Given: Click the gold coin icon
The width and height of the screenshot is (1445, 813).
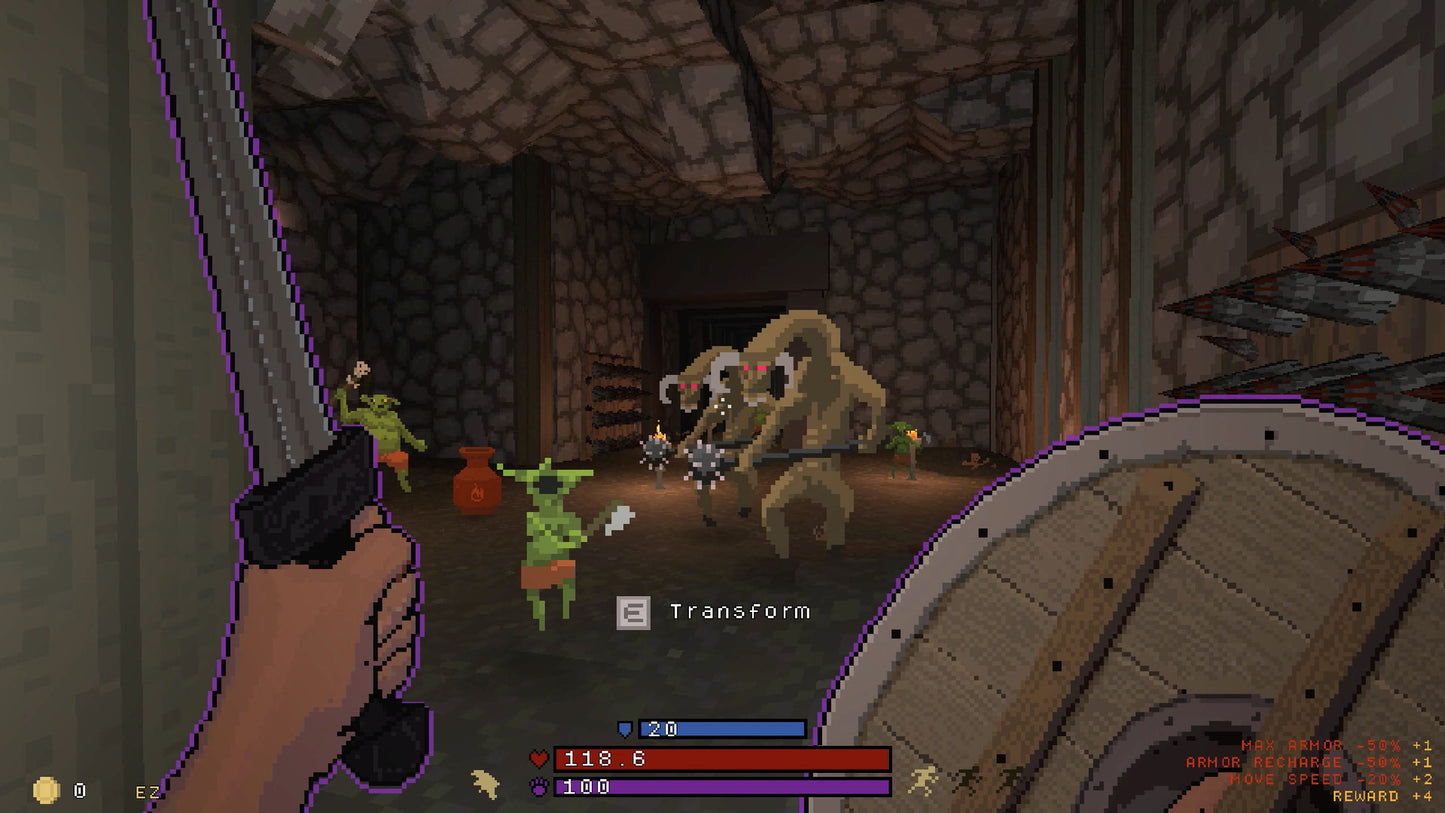Looking at the screenshot, I should (46, 791).
